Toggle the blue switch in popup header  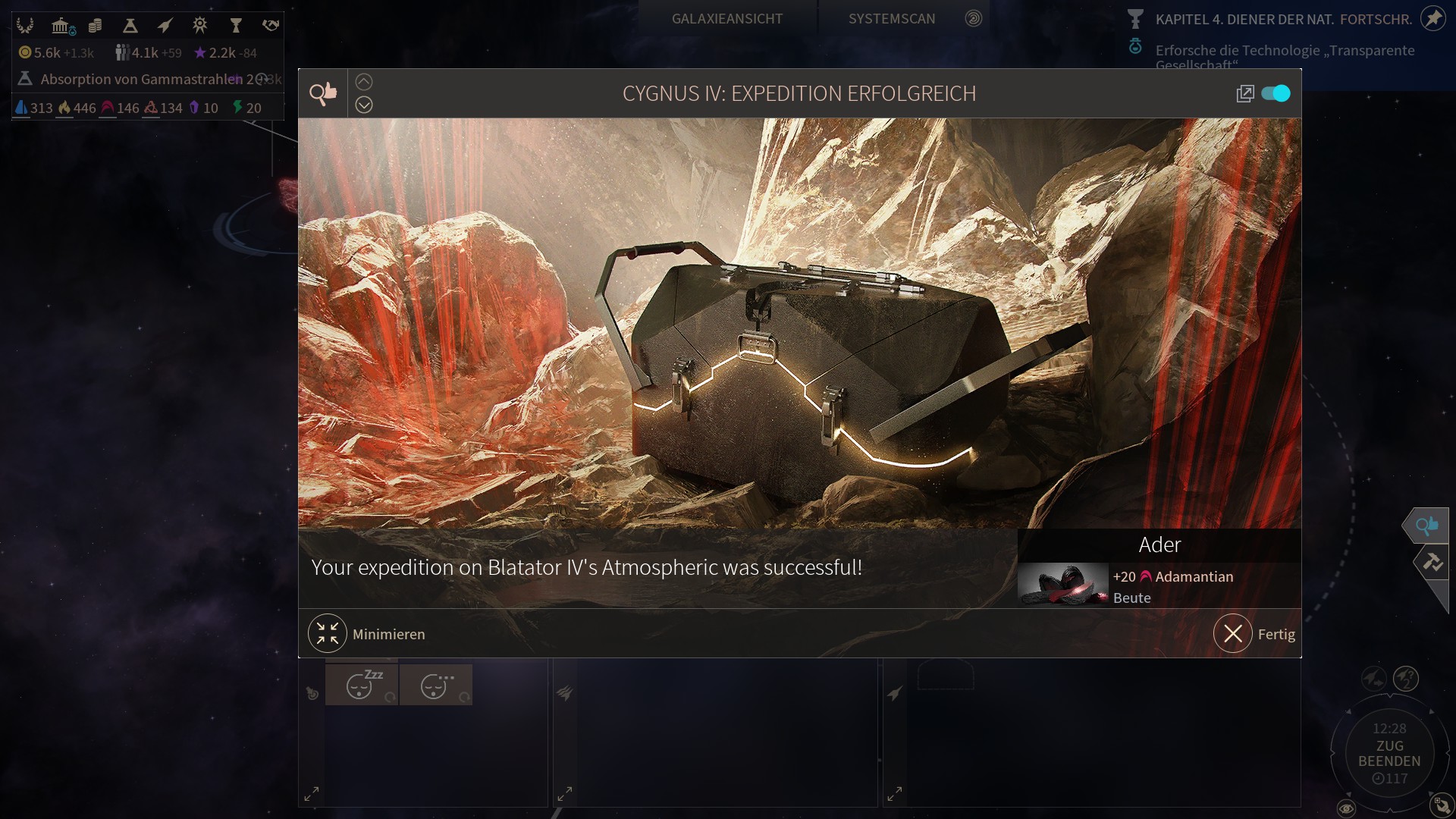(1276, 93)
